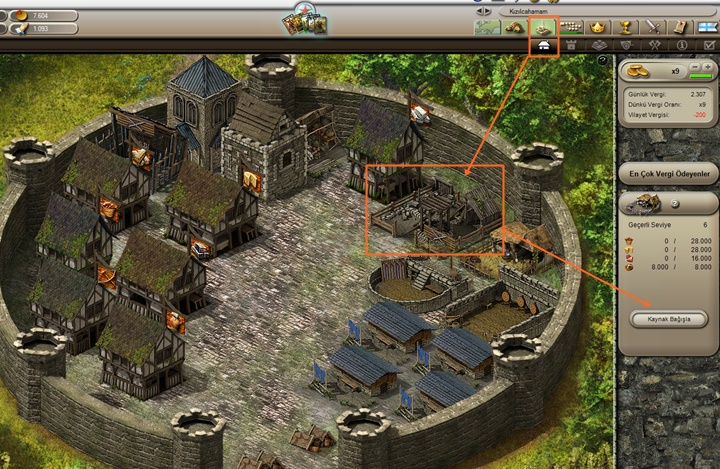
Task: Click the Kaynak Bağışla button
Action: click(669, 319)
